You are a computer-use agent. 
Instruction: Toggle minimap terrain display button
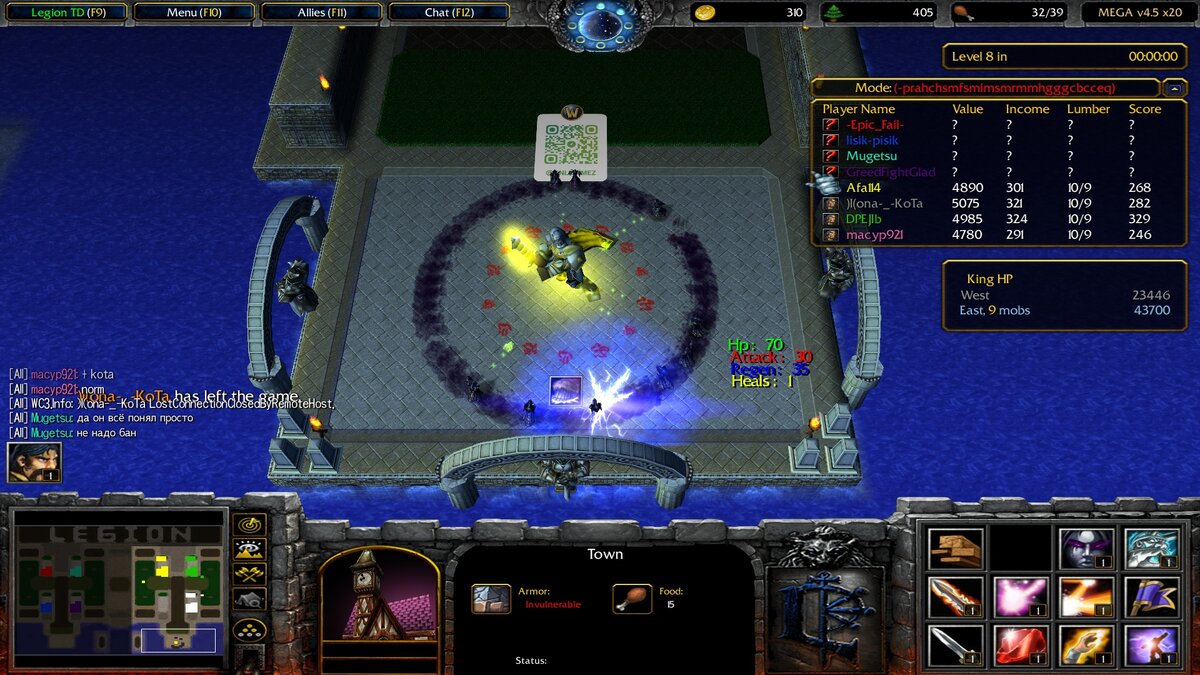[249, 549]
